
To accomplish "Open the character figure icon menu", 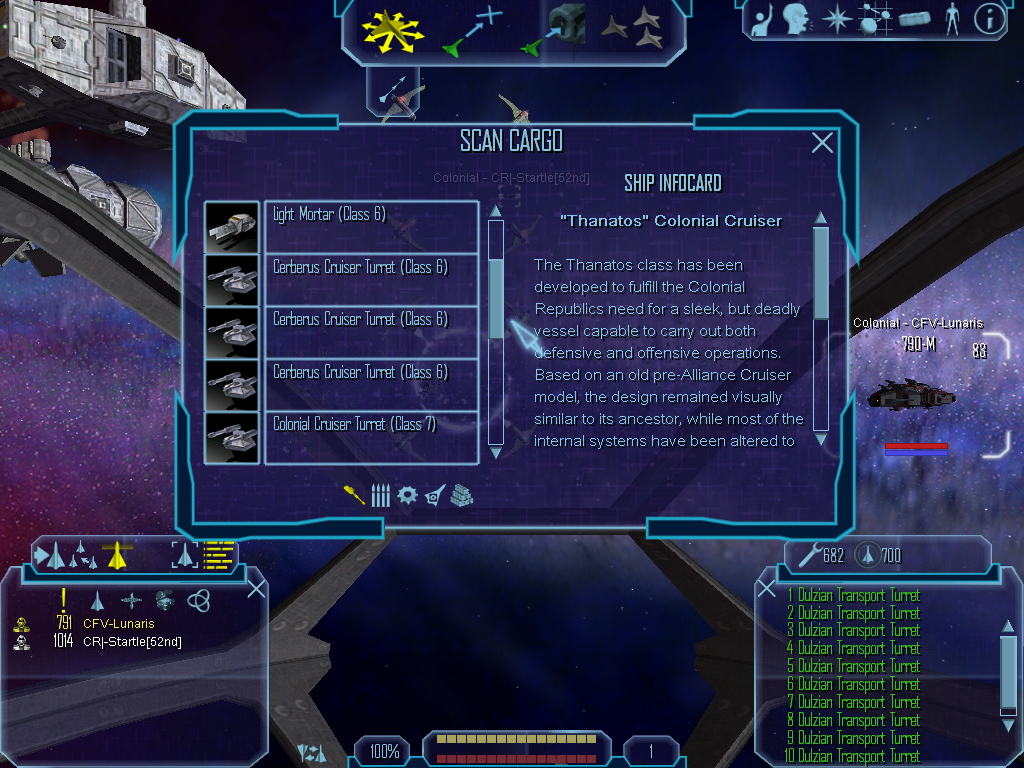I will pos(951,19).
